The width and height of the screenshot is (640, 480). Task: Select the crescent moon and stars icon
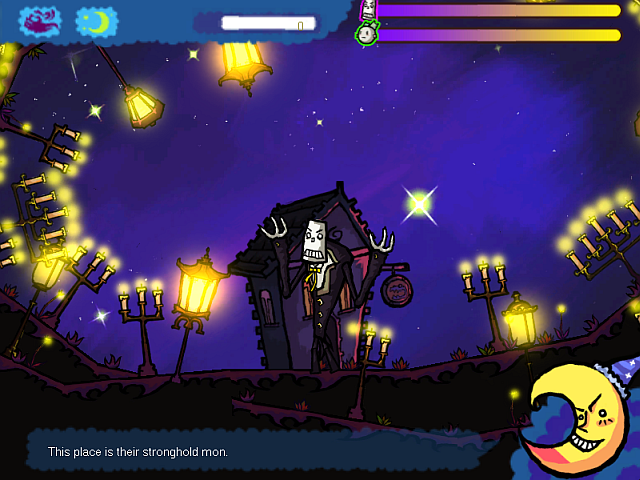[96, 21]
